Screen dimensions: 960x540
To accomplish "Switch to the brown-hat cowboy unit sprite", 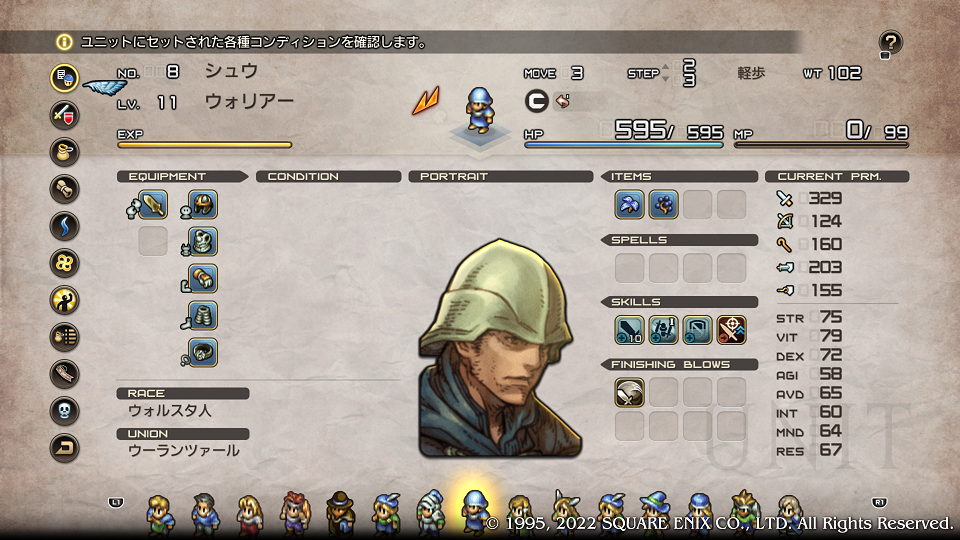I will [341, 512].
